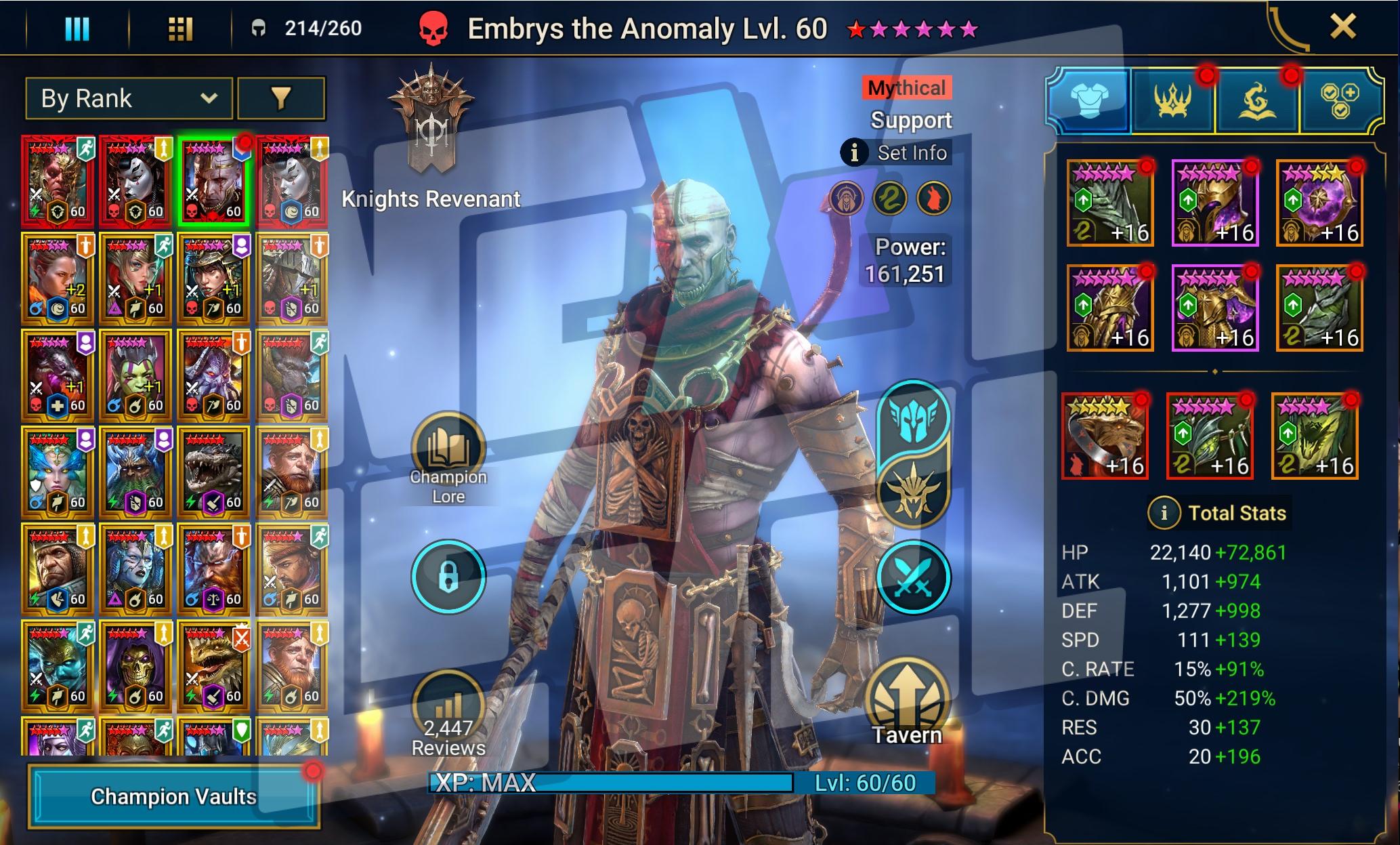1400x845 pixels.
Task: Switch to the three-bar list view
Action: pyautogui.click(x=77, y=28)
